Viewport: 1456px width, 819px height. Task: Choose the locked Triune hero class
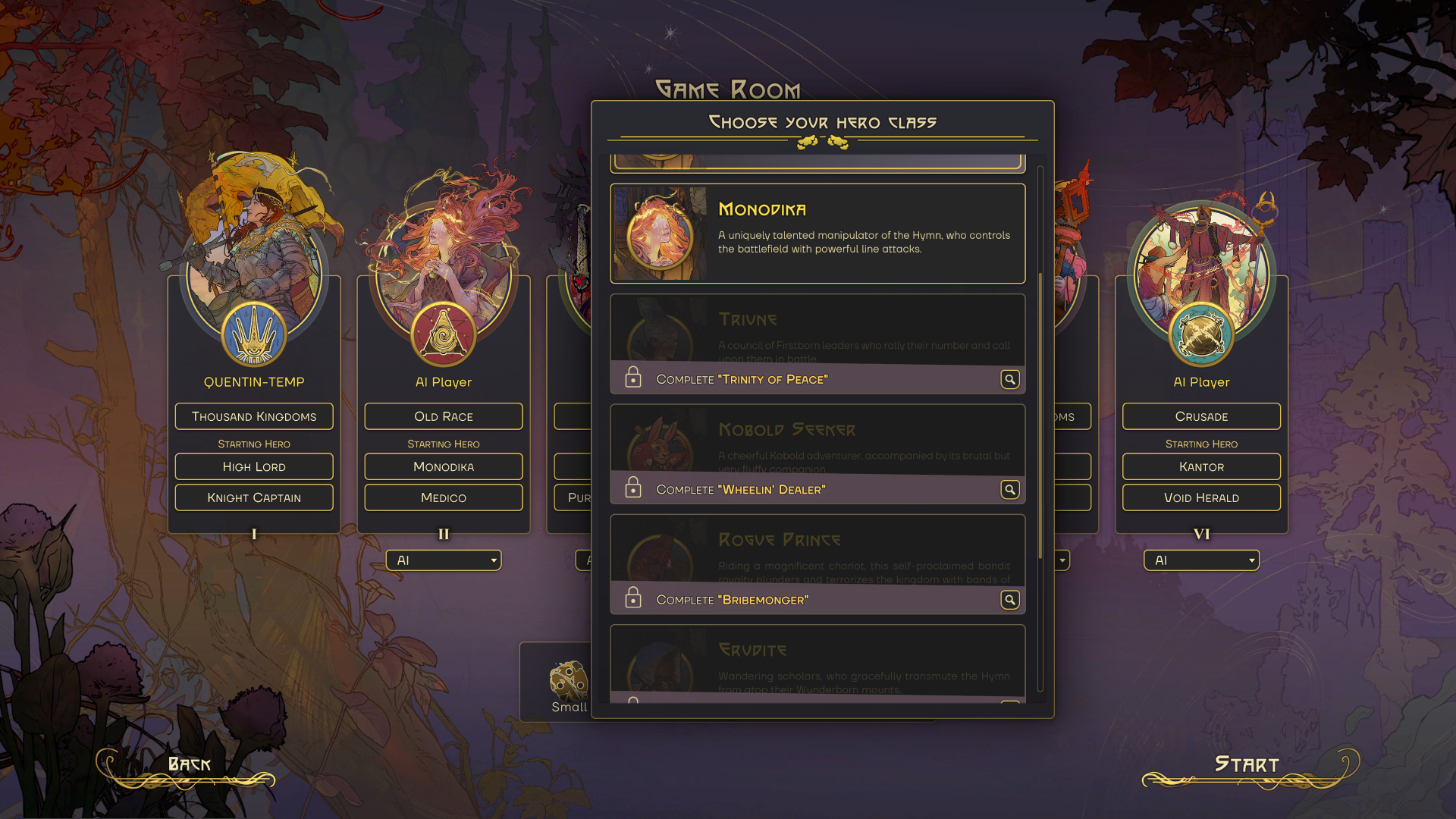(817, 328)
